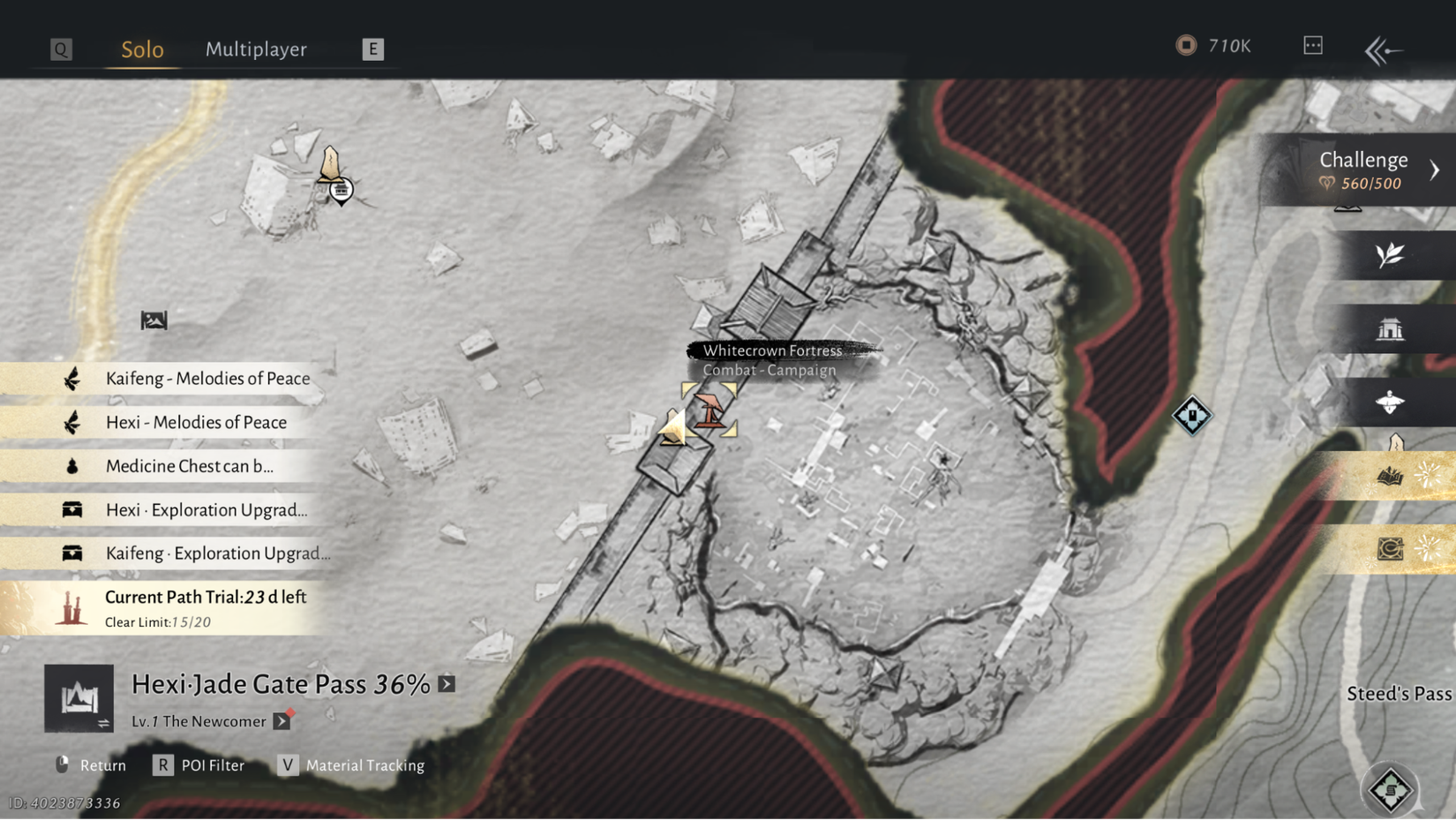Open the gate landmark icon on right sidebar
This screenshot has height=820, width=1456.
pyautogui.click(x=1392, y=327)
